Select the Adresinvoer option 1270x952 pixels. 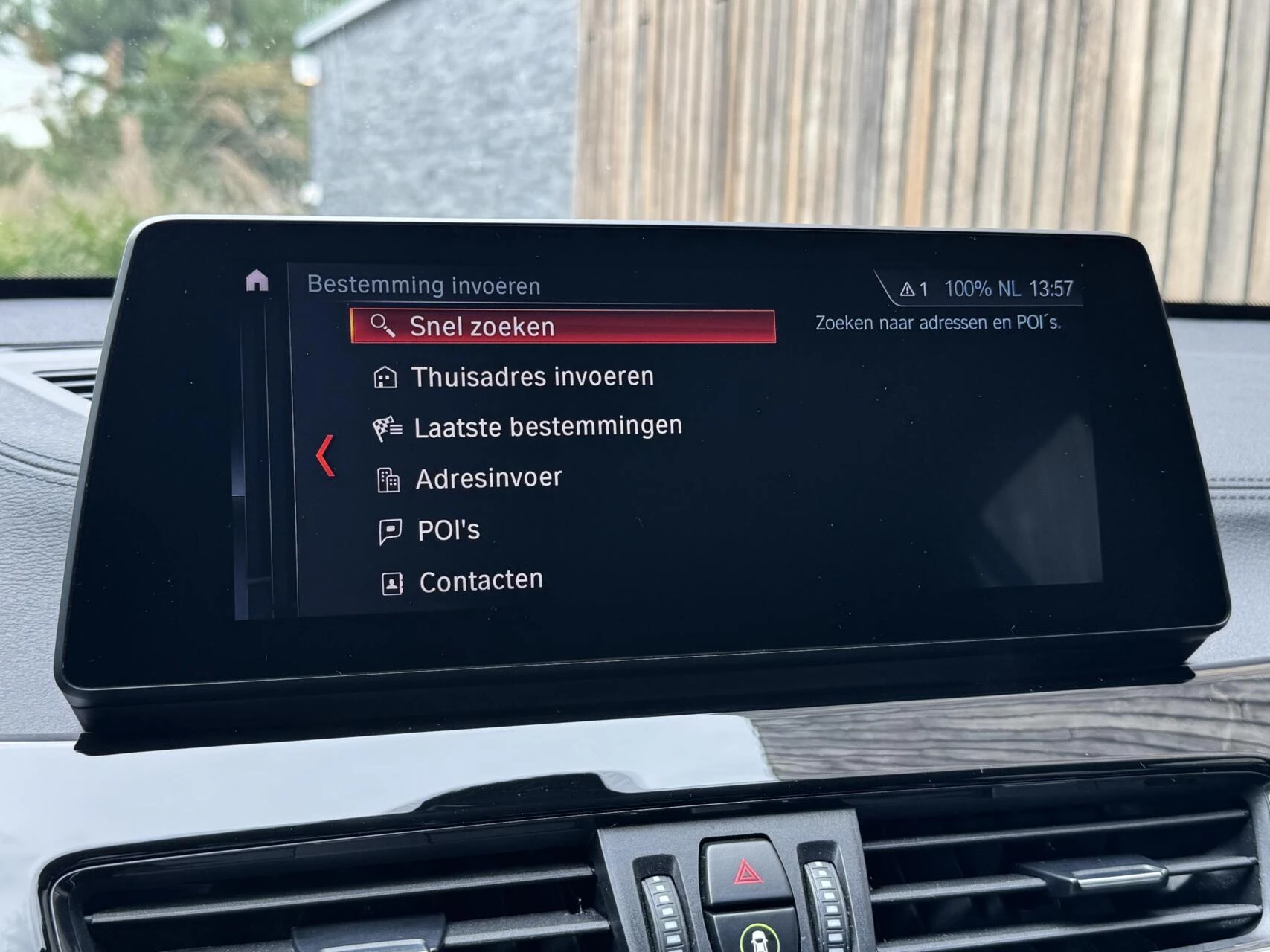490,477
